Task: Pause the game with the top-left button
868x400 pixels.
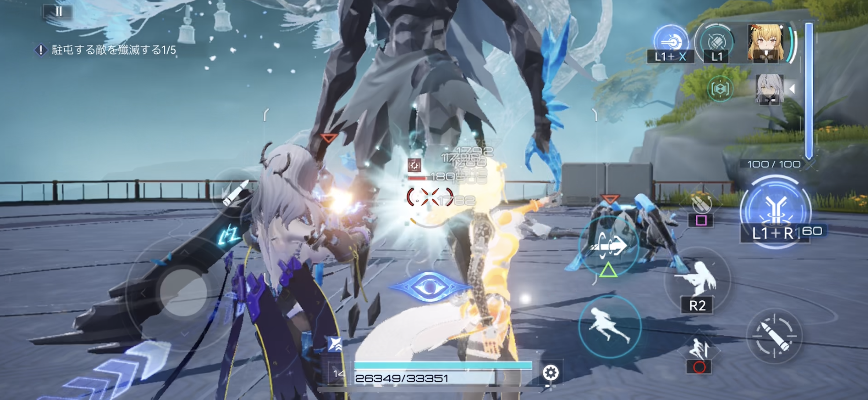Action: click(58, 12)
